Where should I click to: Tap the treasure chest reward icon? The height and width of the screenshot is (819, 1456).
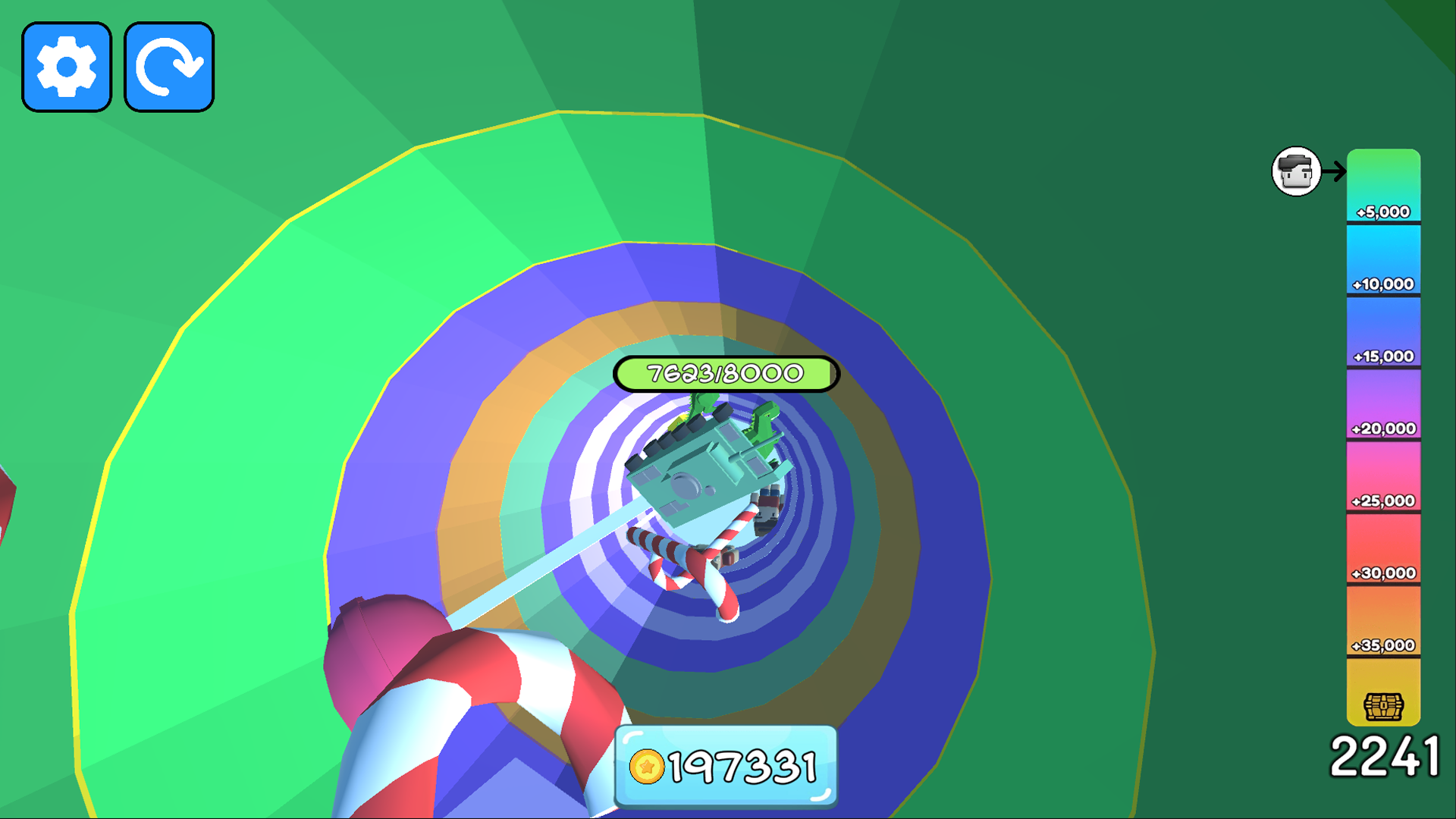(1385, 705)
